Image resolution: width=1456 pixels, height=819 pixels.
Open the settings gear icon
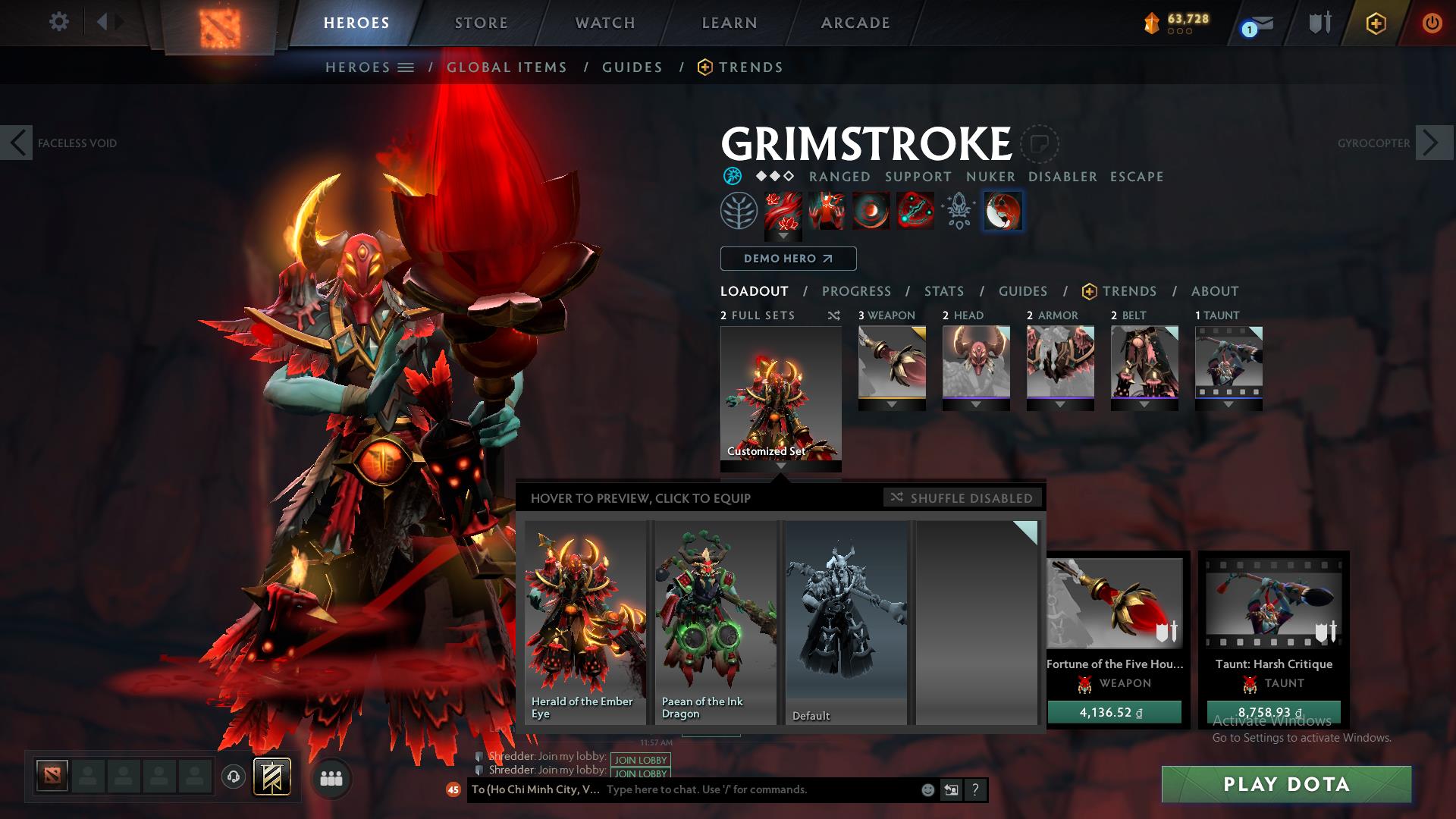(58, 22)
